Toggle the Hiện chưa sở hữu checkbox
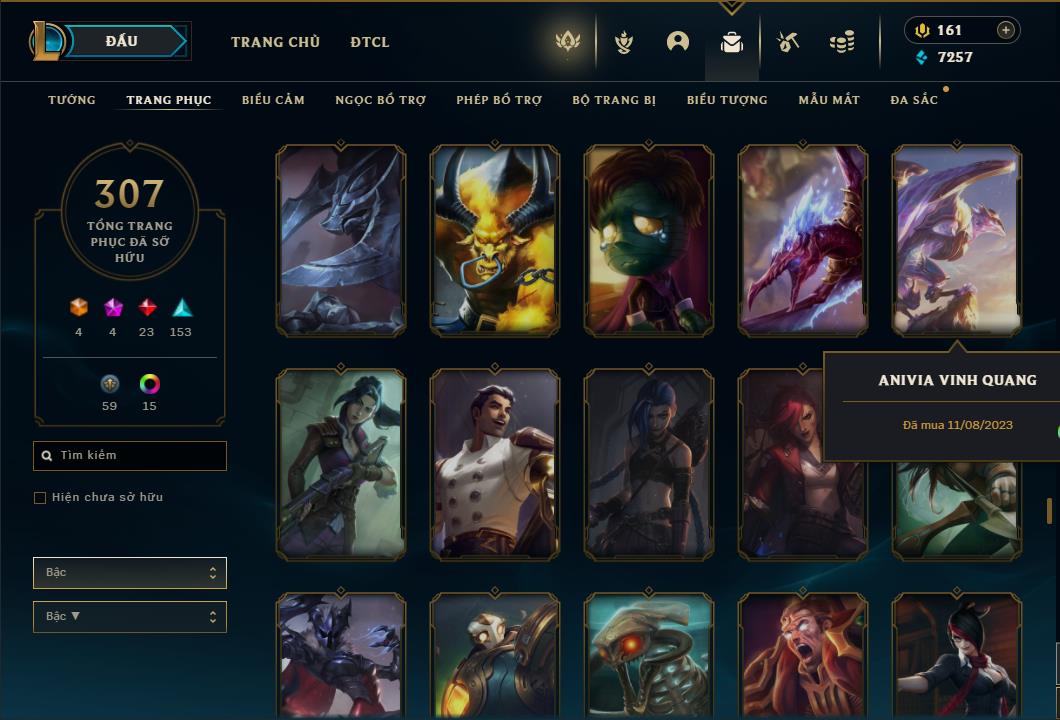Viewport: 1060px width, 720px height. 40,498
